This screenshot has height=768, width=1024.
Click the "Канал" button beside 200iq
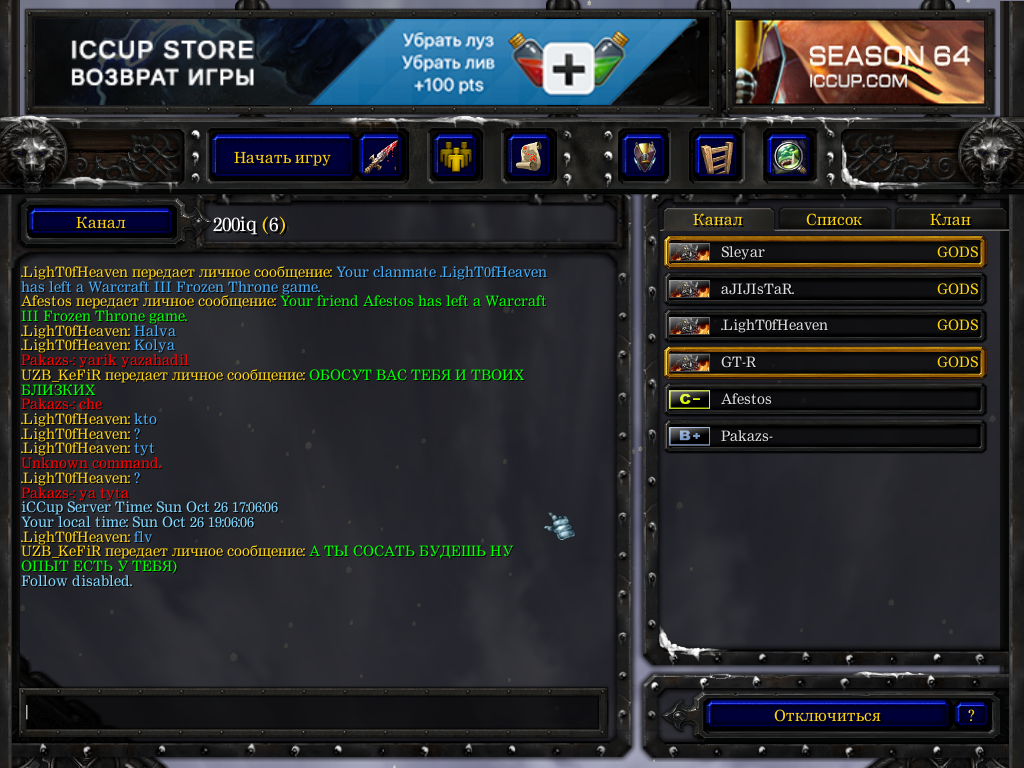coord(101,222)
